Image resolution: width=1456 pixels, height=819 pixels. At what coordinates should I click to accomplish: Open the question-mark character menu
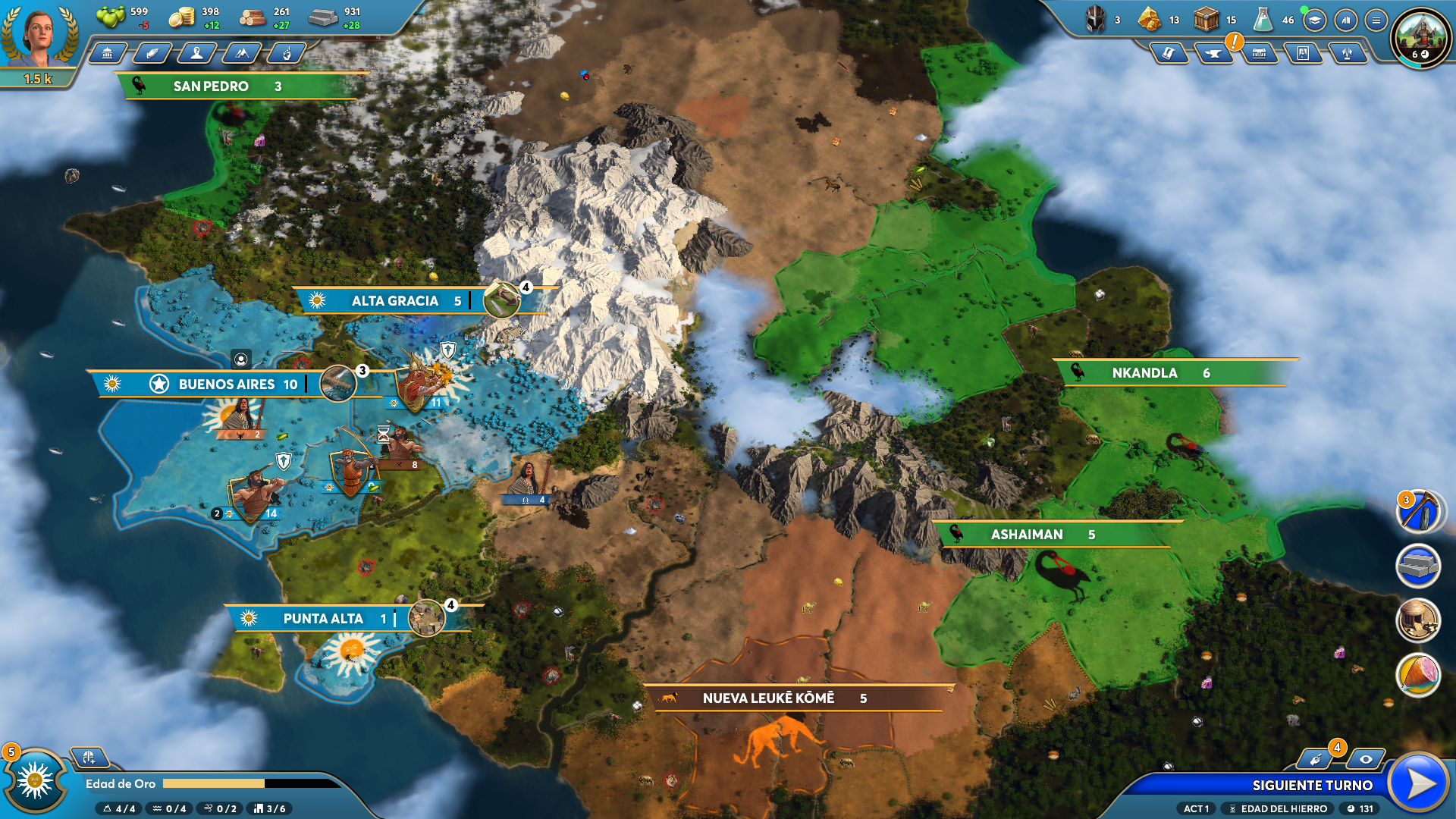[197, 53]
